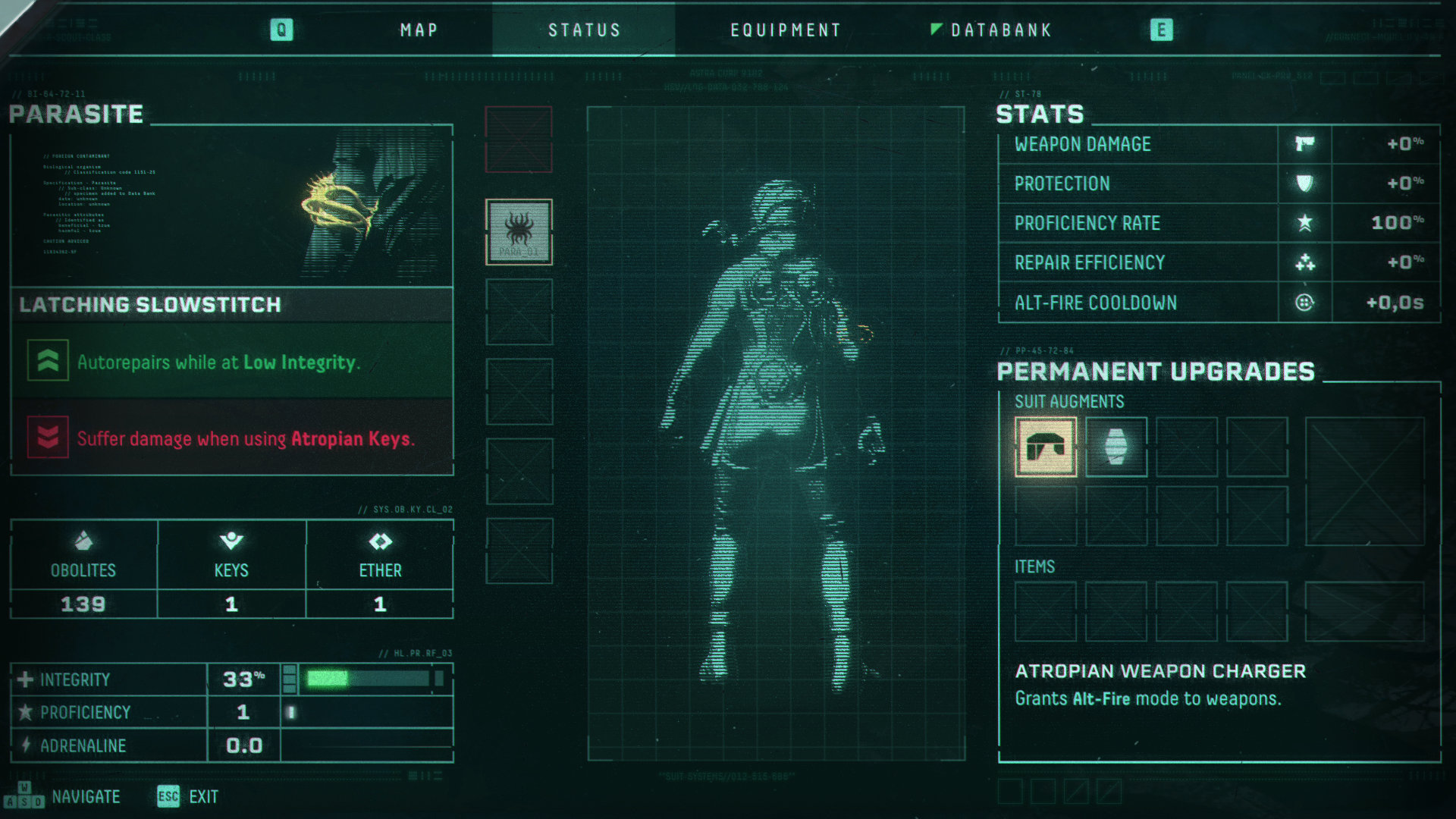Viewport: 1456px width, 819px height.
Task: Click the red empty slot above parasite
Action: (x=519, y=139)
